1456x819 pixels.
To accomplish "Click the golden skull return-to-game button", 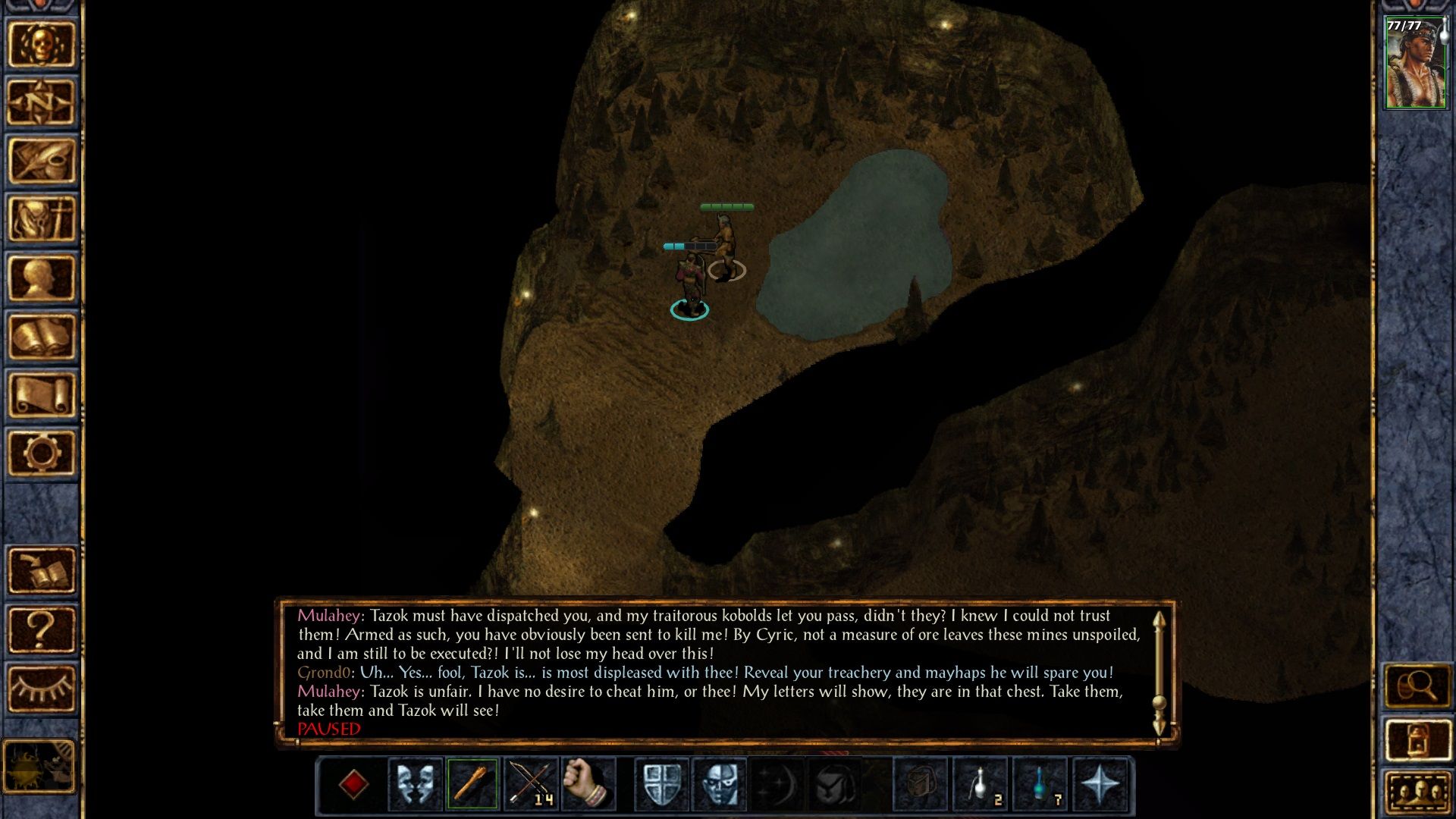I will [x=42, y=44].
